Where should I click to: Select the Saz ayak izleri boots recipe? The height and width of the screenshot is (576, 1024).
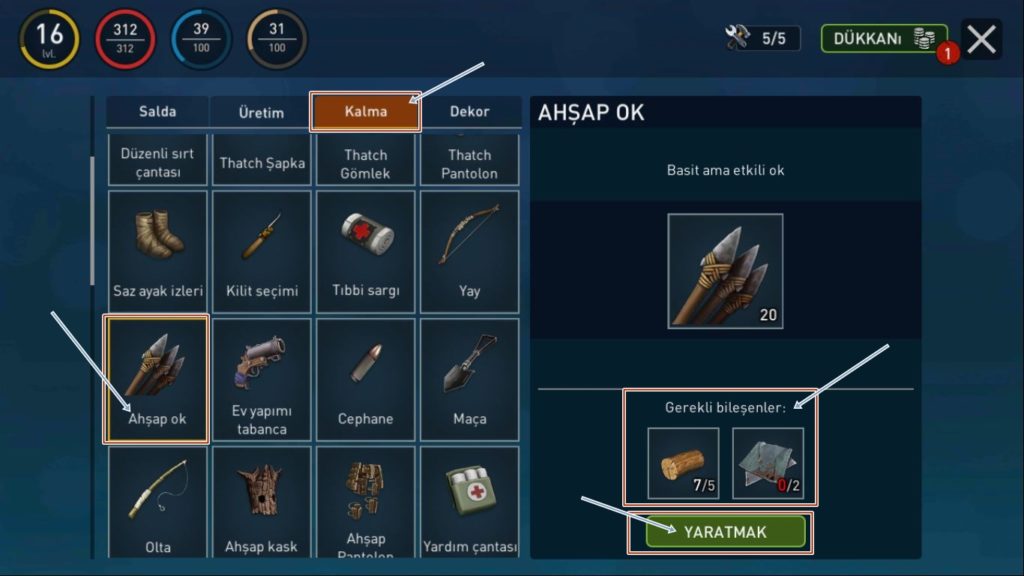[158, 250]
